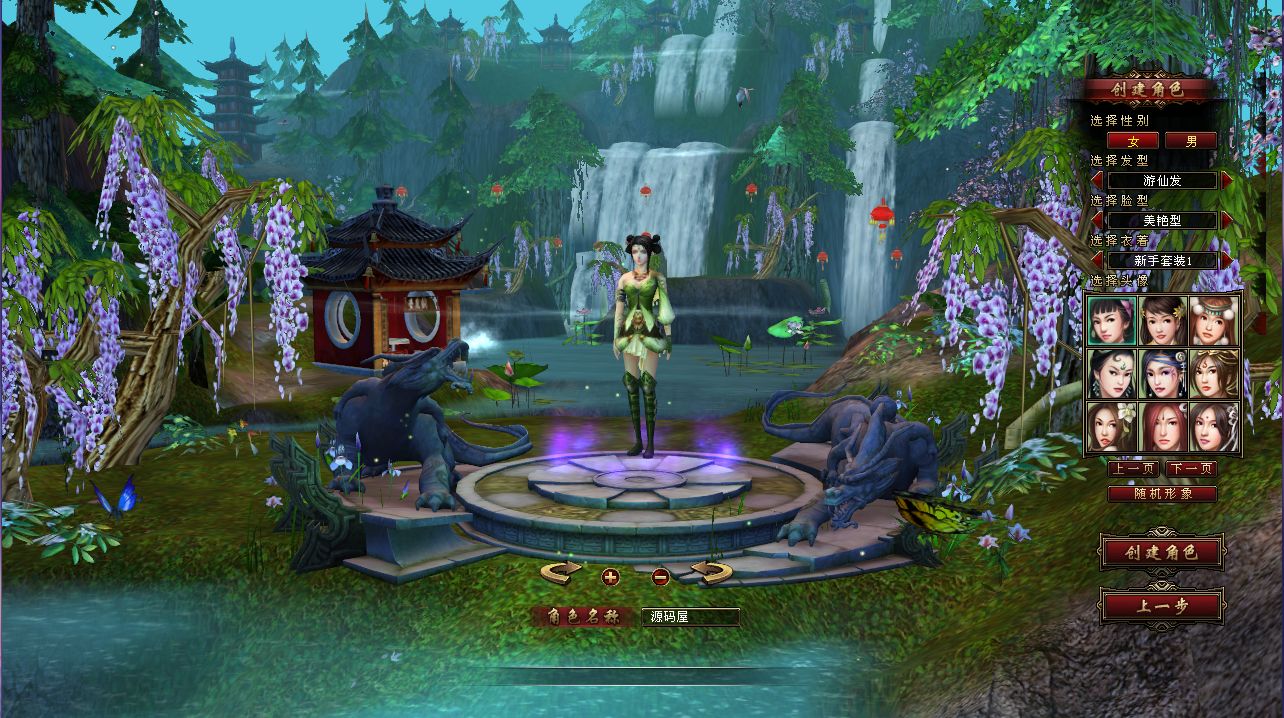Randomize appearance with 随机形象 button
Screen dimensions: 1284x718
pos(1162,494)
